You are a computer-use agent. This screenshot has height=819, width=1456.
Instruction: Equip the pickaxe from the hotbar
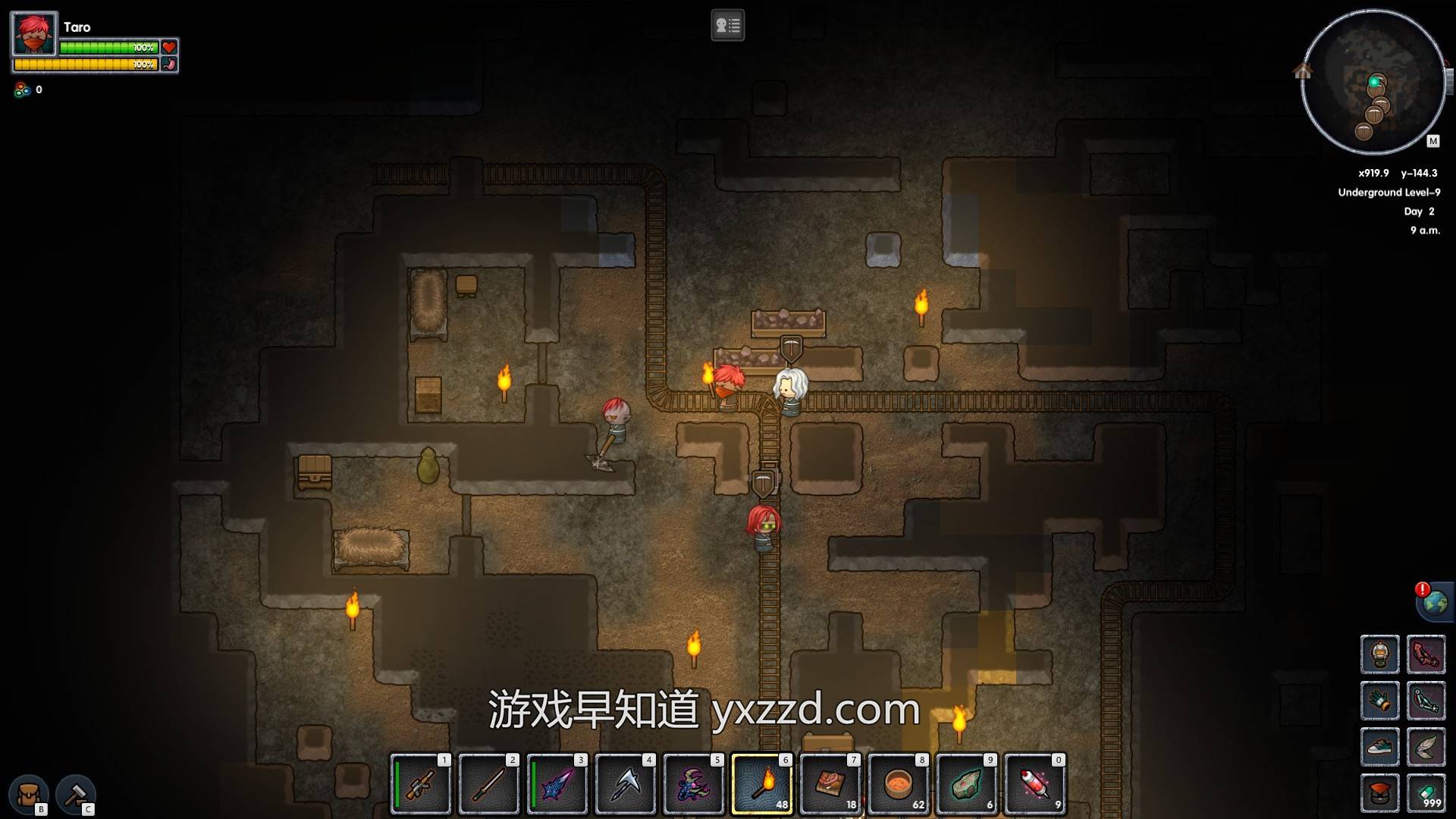tap(626, 784)
